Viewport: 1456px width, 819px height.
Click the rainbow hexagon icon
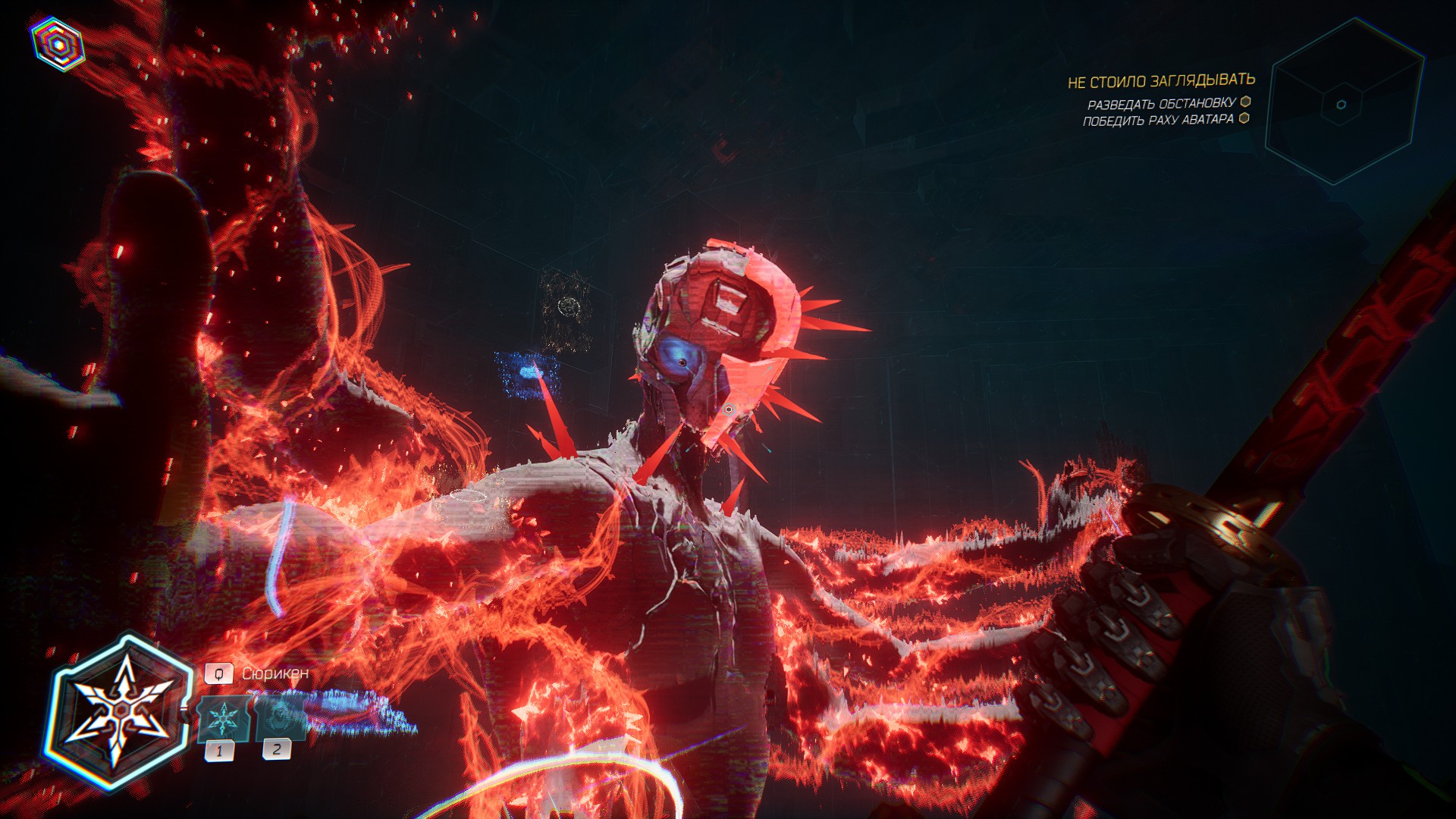58,44
